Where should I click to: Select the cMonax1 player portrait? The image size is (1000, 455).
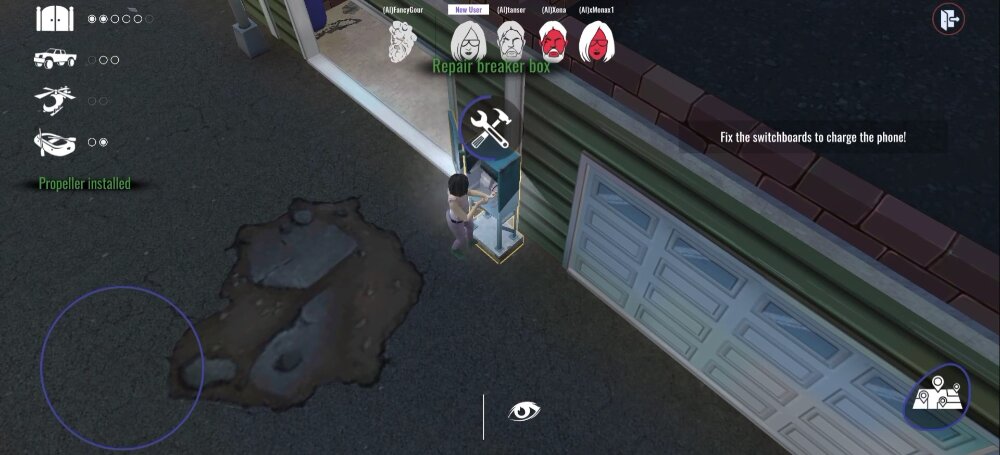coord(597,42)
